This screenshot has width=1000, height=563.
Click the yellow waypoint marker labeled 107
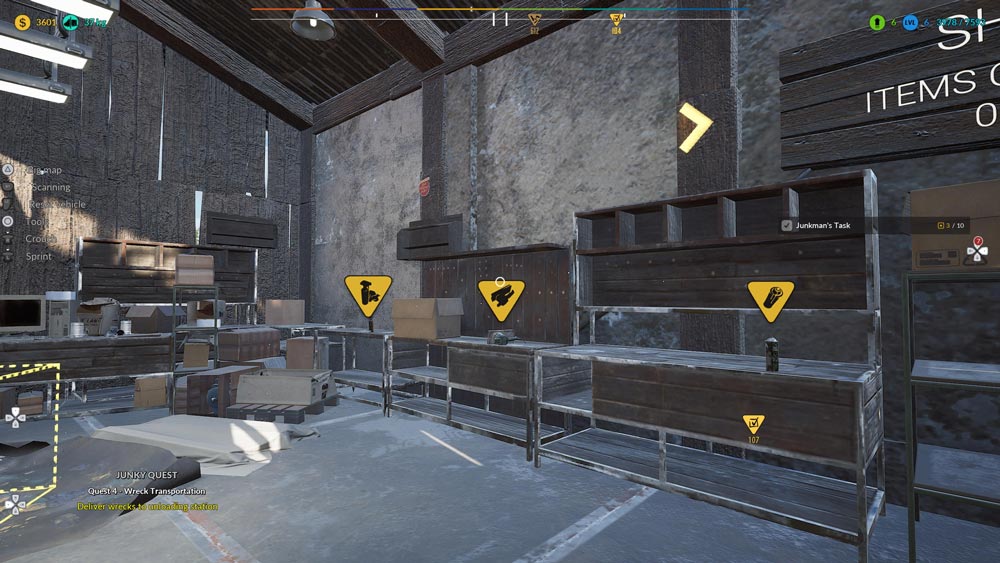tap(753, 424)
